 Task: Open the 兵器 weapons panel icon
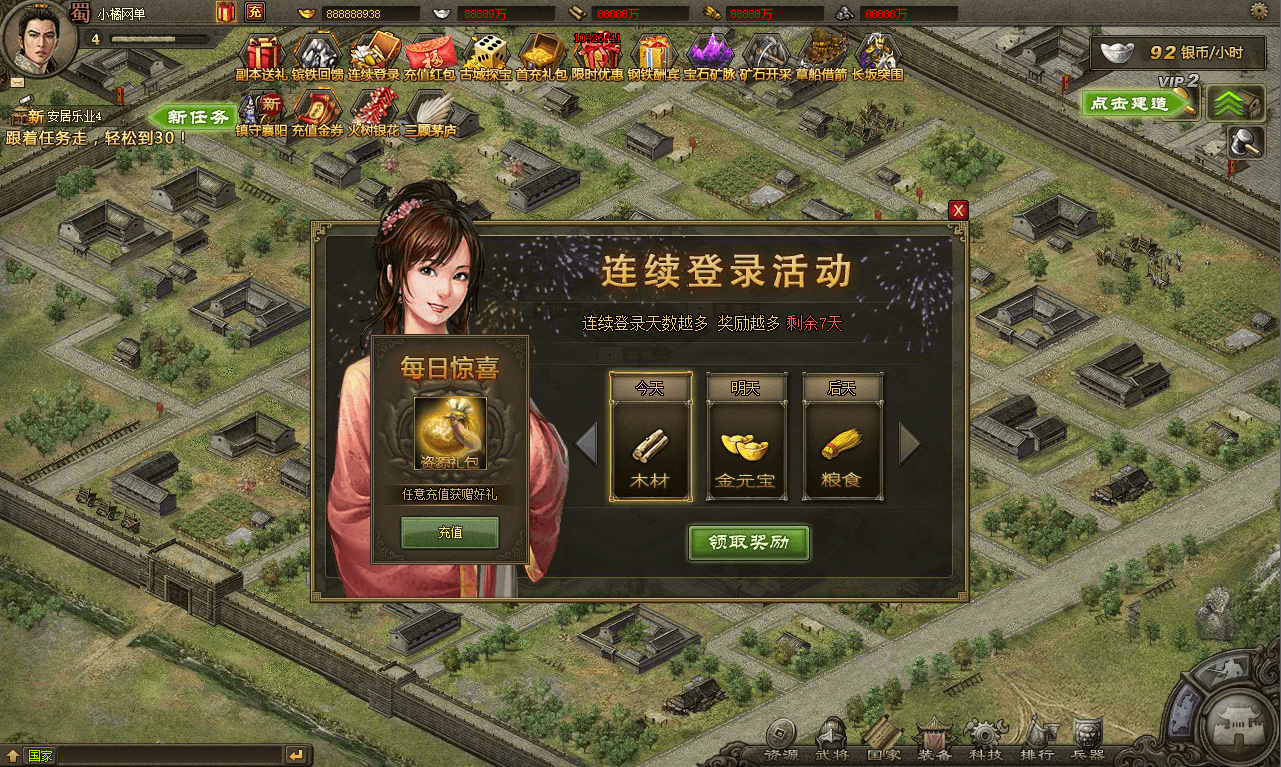(1090, 733)
